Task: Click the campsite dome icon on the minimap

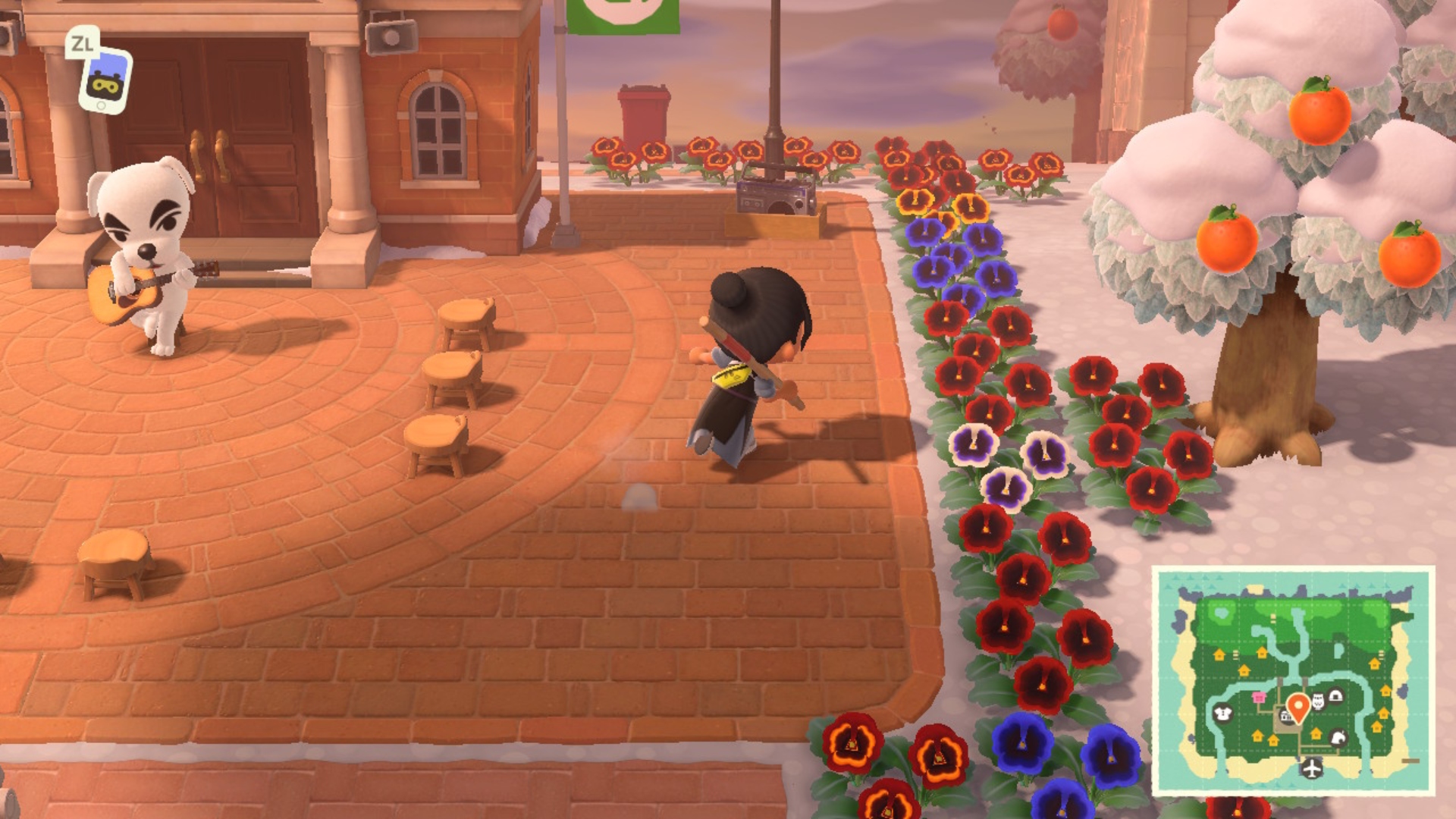Action: [x=1336, y=695]
